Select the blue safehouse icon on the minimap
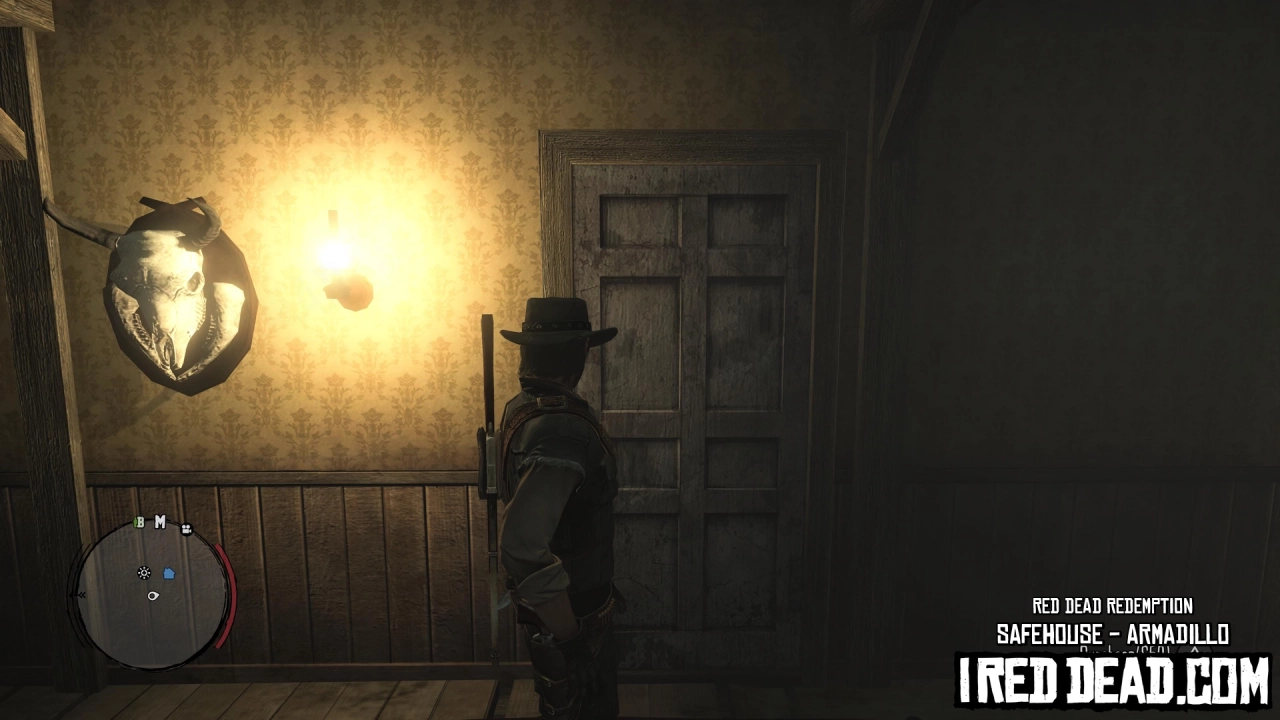1280x720 pixels. point(169,572)
